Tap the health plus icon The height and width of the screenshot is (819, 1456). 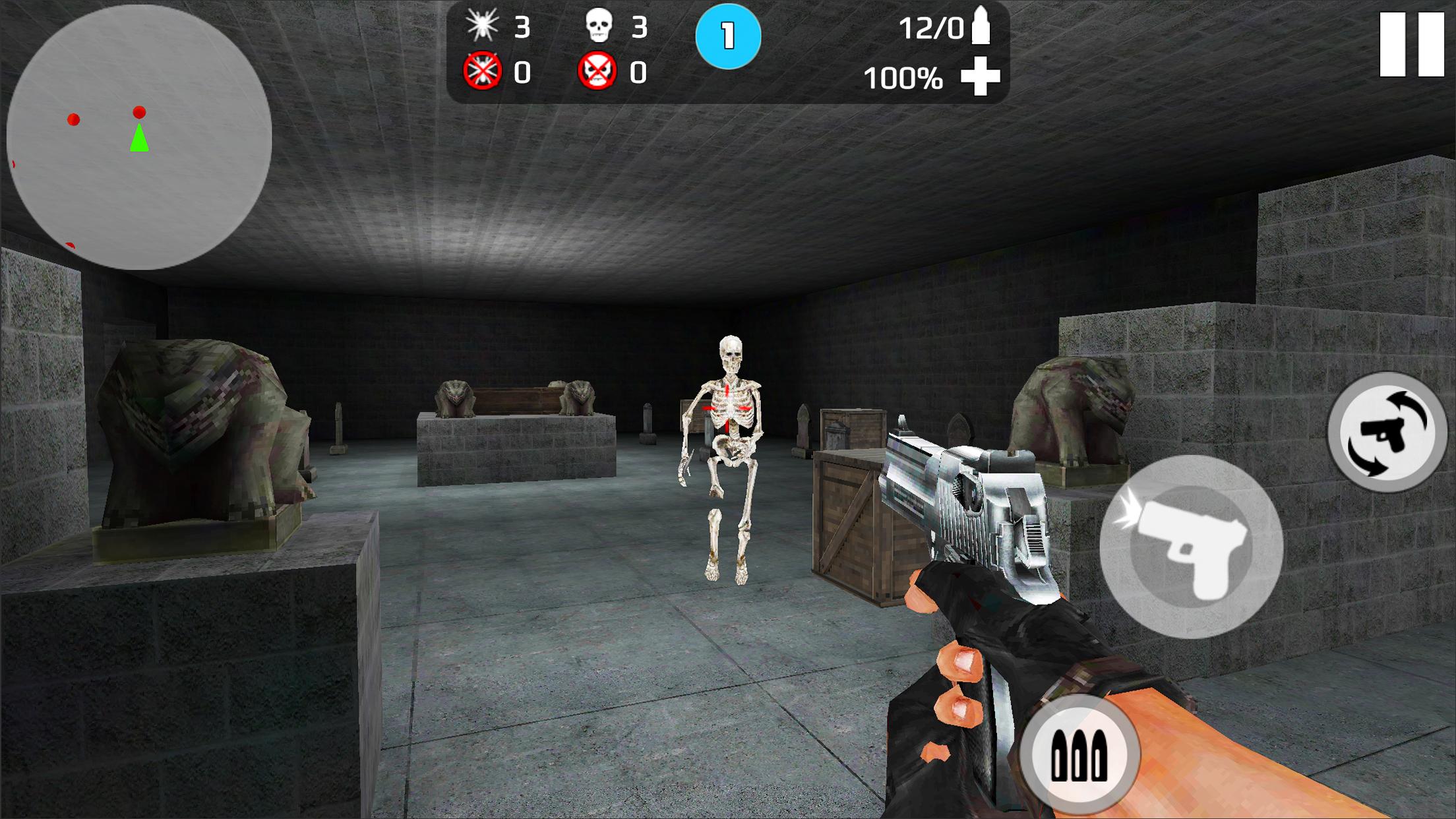pyautogui.click(x=981, y=76)
